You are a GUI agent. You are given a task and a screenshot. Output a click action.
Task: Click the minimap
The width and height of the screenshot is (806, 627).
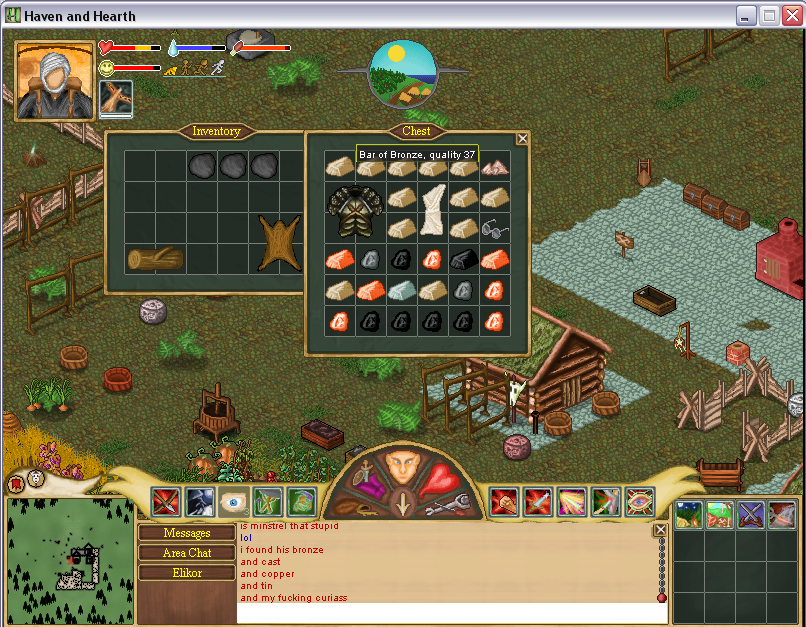(x=69, y=561)
